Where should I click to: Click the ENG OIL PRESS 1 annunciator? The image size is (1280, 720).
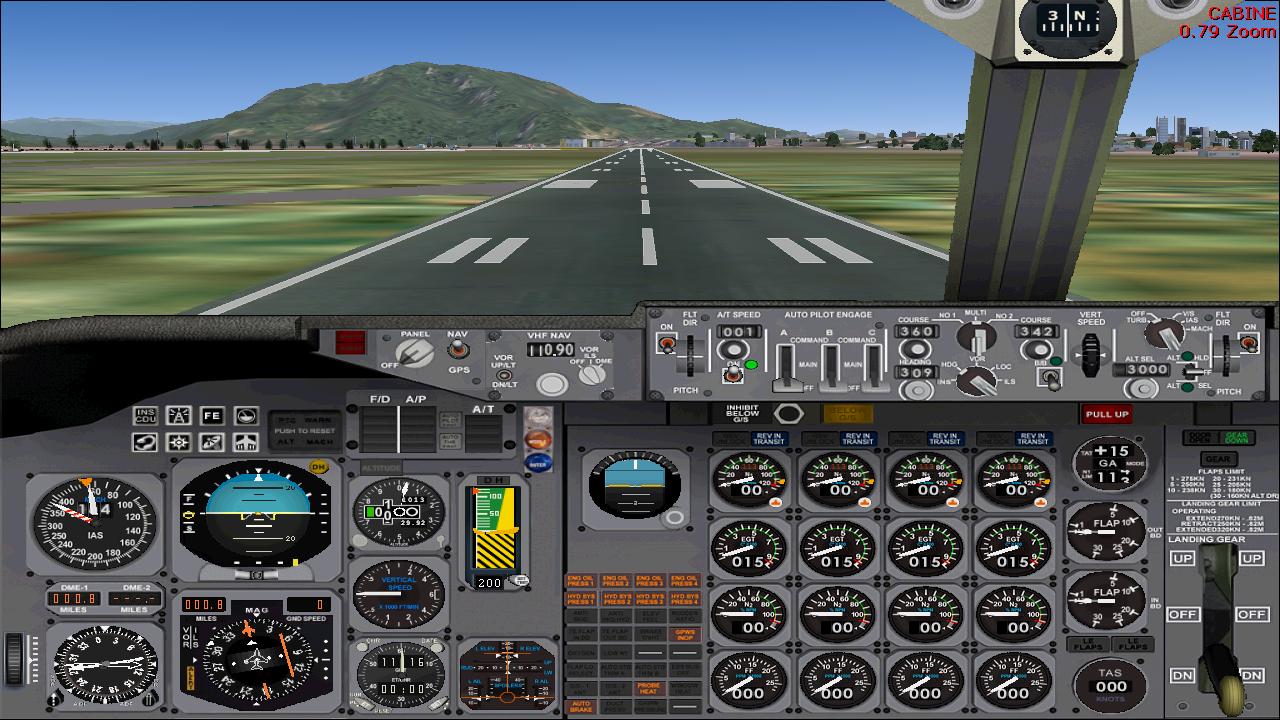pos(581,581)
